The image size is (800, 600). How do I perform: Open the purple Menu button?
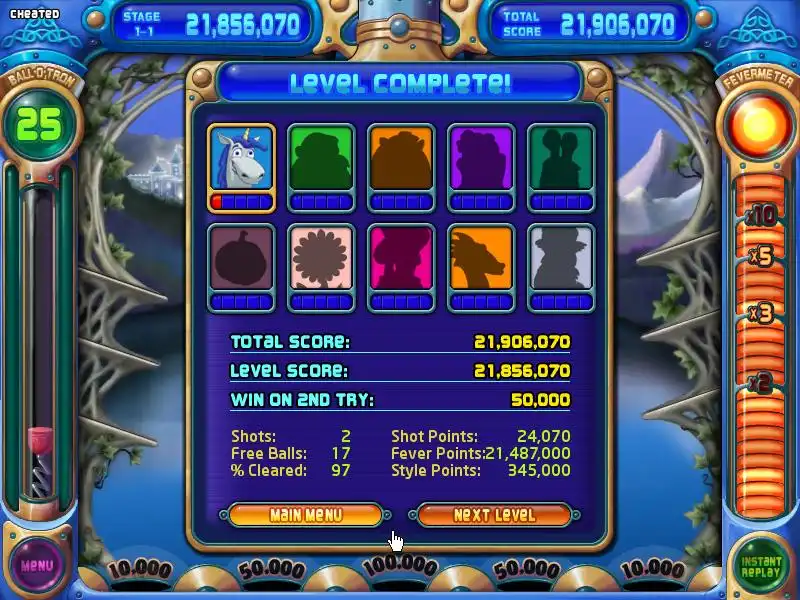click(36, 565)
